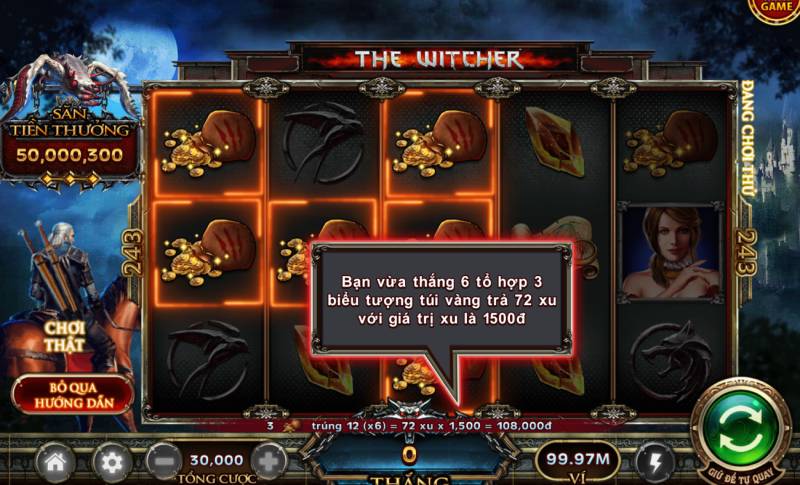Image resolution: width=800 pixels, height=485 pixels.
Task: Click the GAME badge in the corner
Action: pos(776,8)
